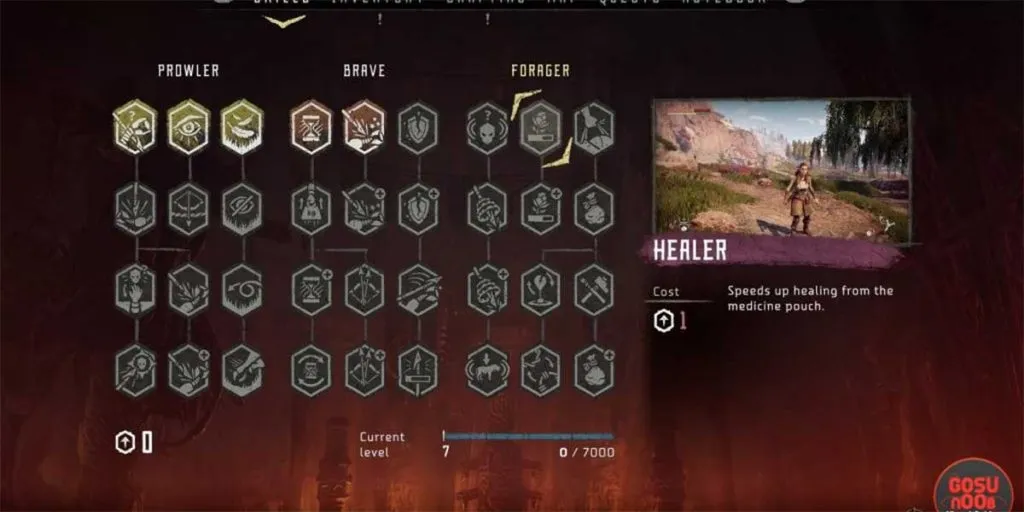Pick the crossed-out eye skill in Prowler
The image size is (1024, 512).
coord(241,210)
